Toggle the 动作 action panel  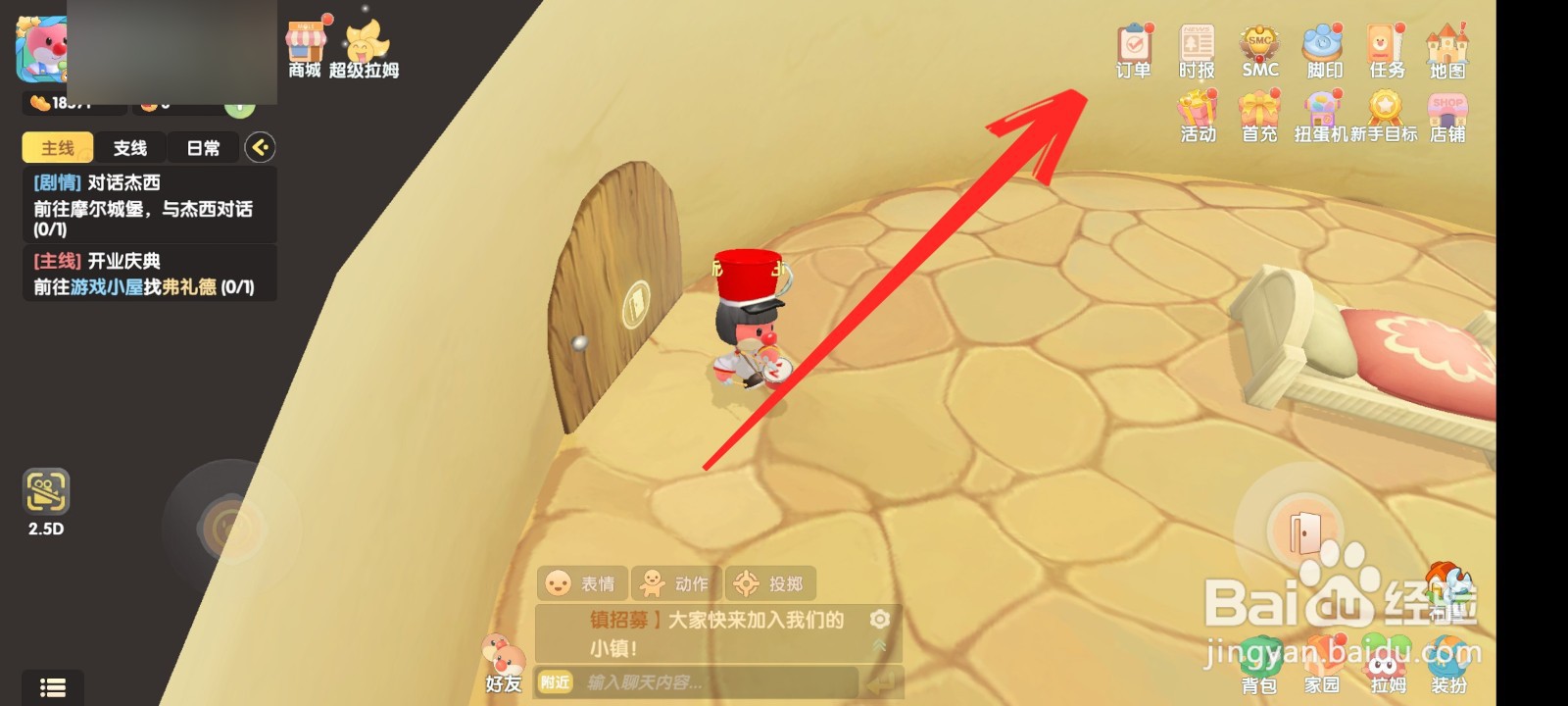676,582
